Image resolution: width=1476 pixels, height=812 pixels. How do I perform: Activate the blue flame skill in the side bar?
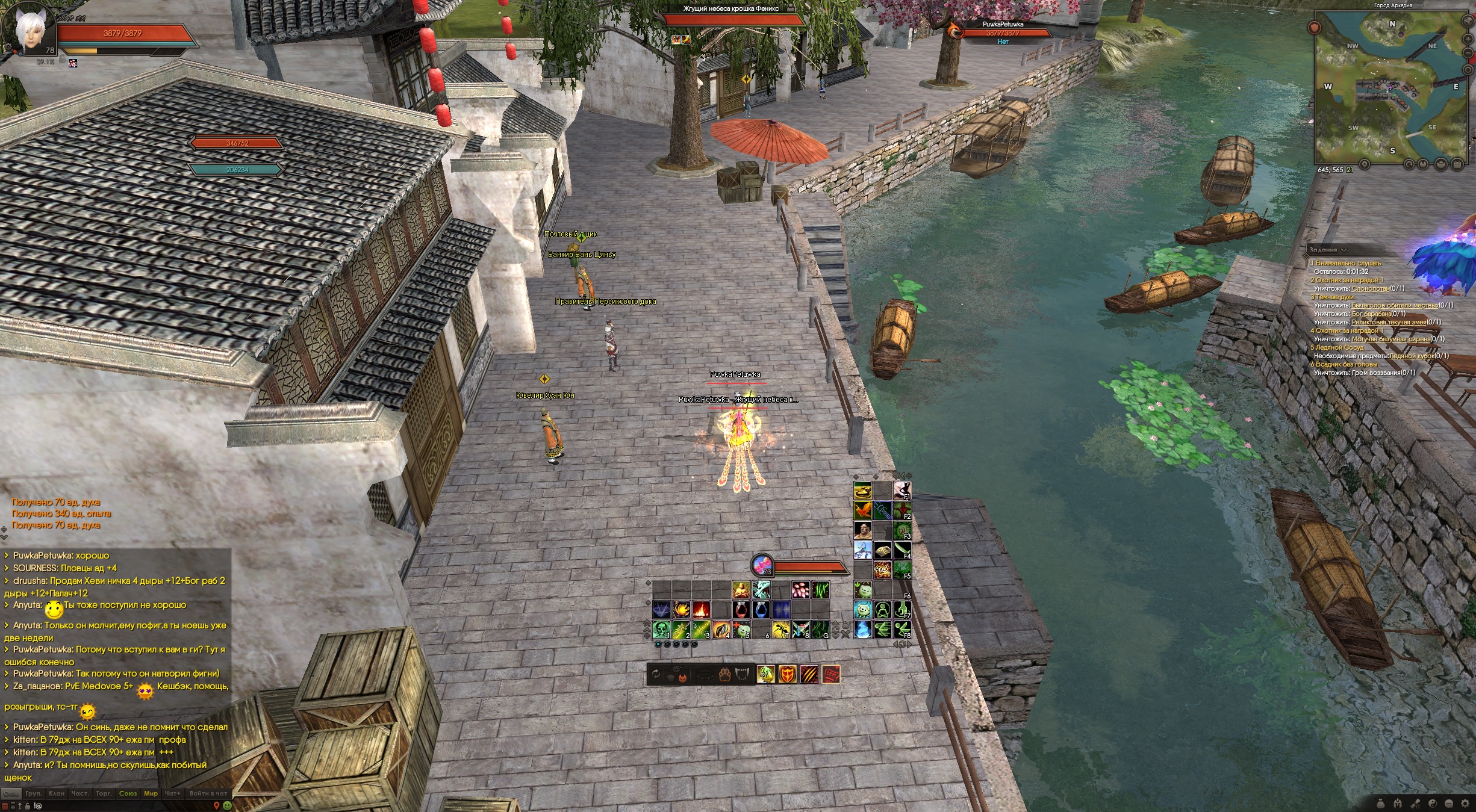(862, 630)
